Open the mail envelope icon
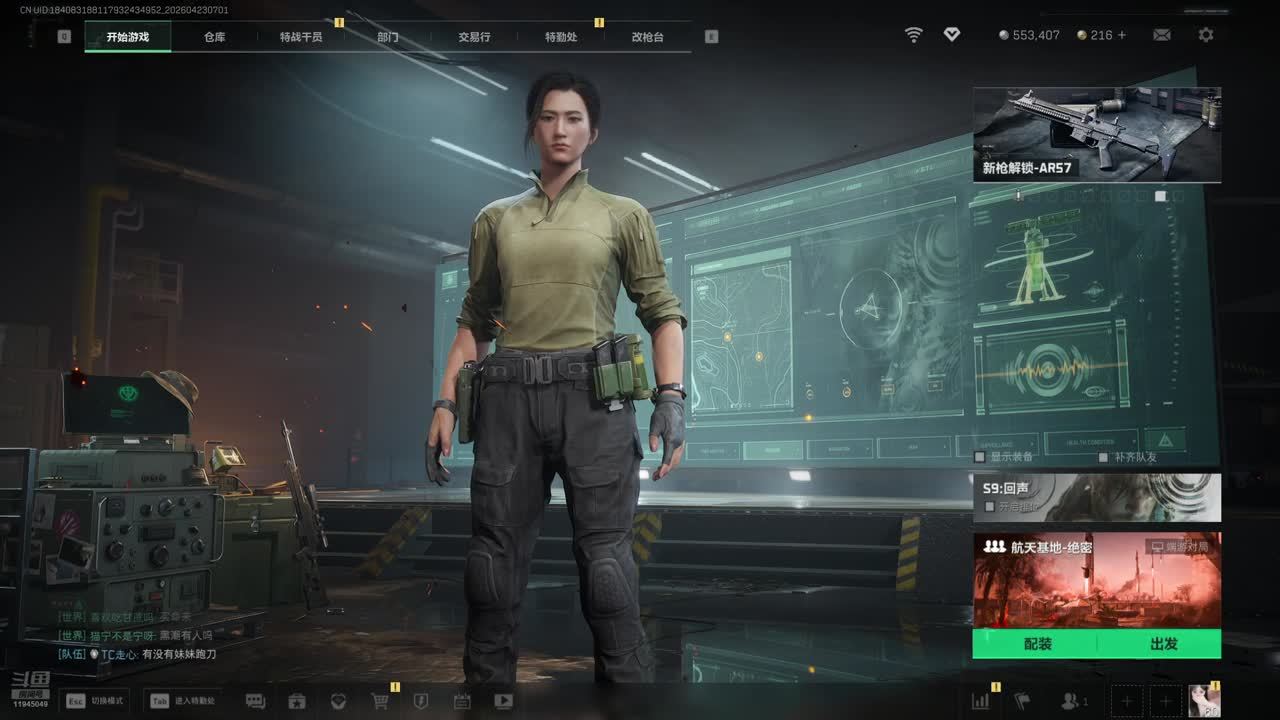1280x720 pixels. click(x=1161, y=35)
